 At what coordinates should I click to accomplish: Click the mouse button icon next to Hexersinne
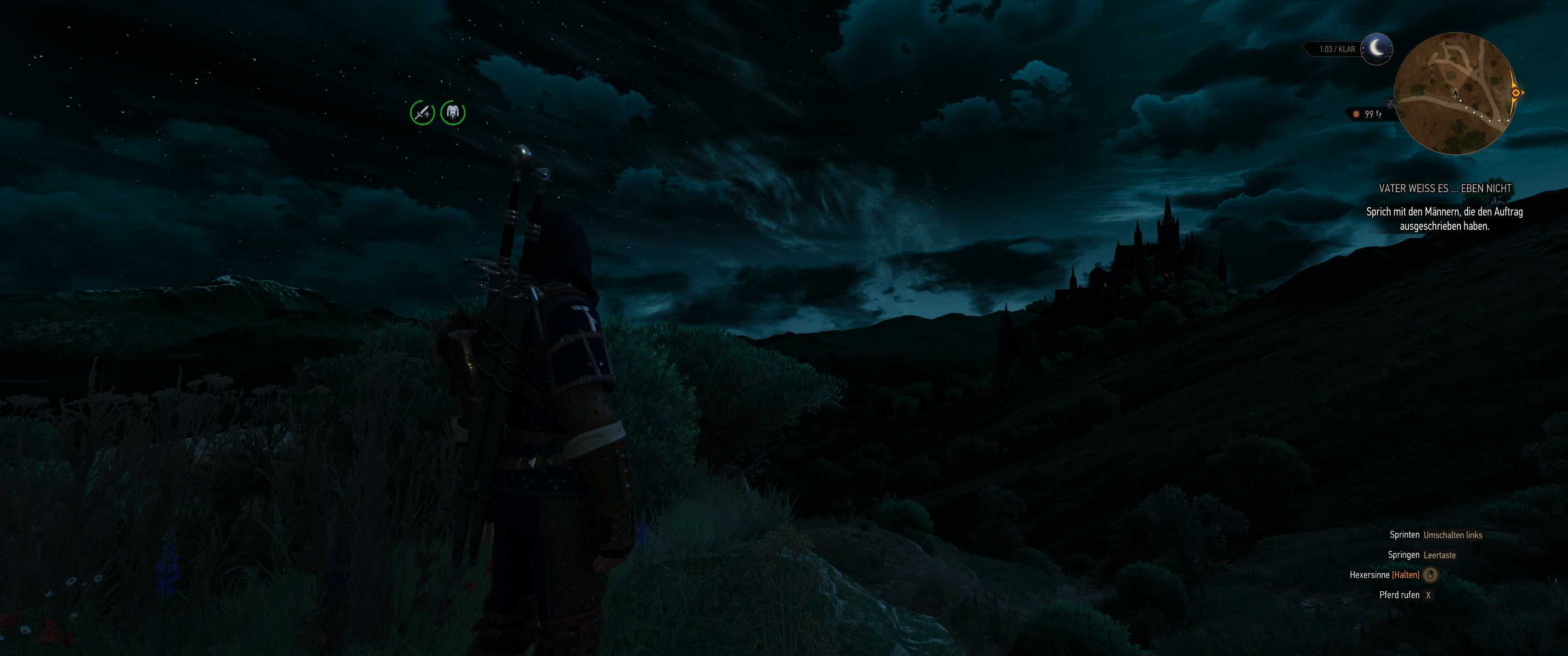tap(1430, 574)
